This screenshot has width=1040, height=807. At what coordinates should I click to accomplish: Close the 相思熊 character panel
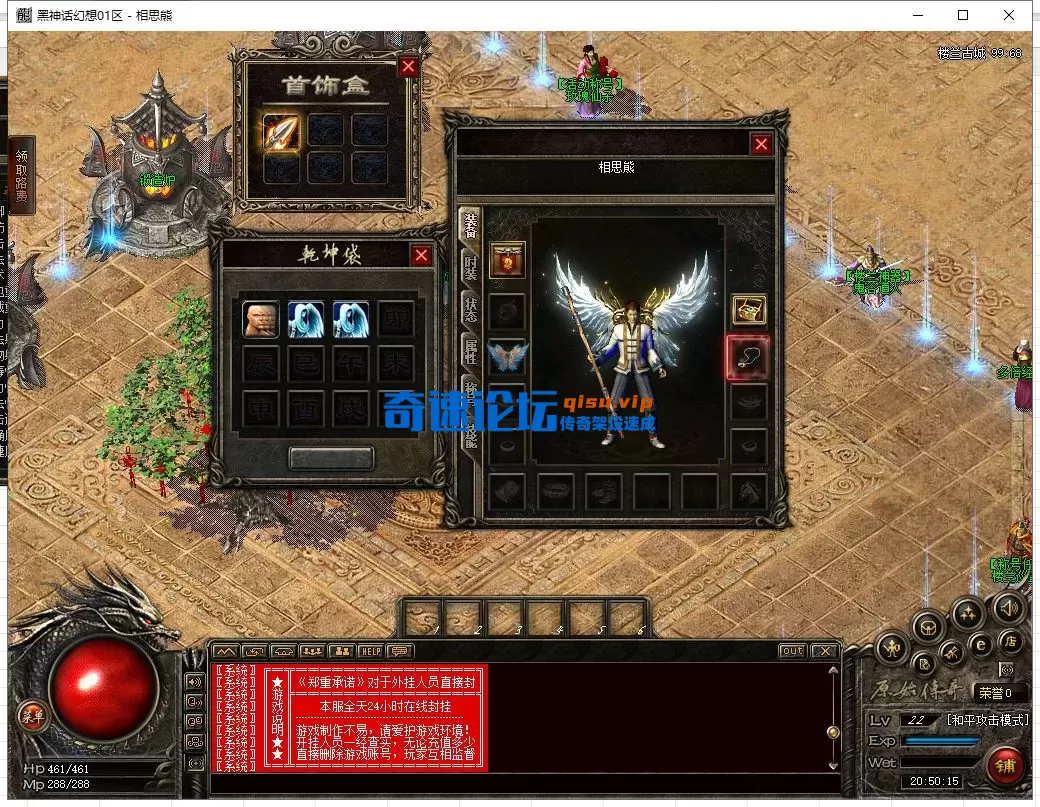pos(762,144)
